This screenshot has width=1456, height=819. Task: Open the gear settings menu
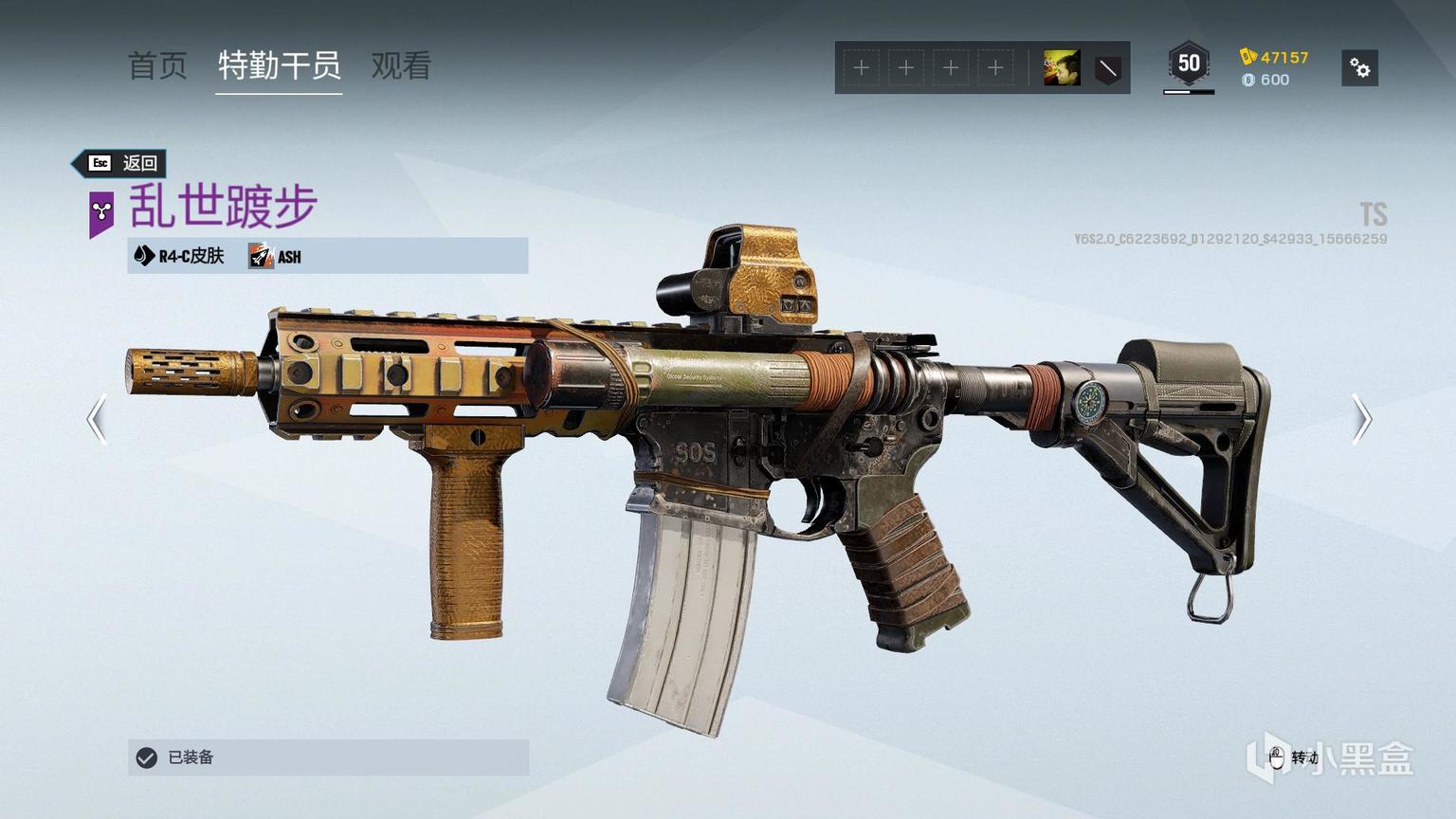coord(1359,68)
